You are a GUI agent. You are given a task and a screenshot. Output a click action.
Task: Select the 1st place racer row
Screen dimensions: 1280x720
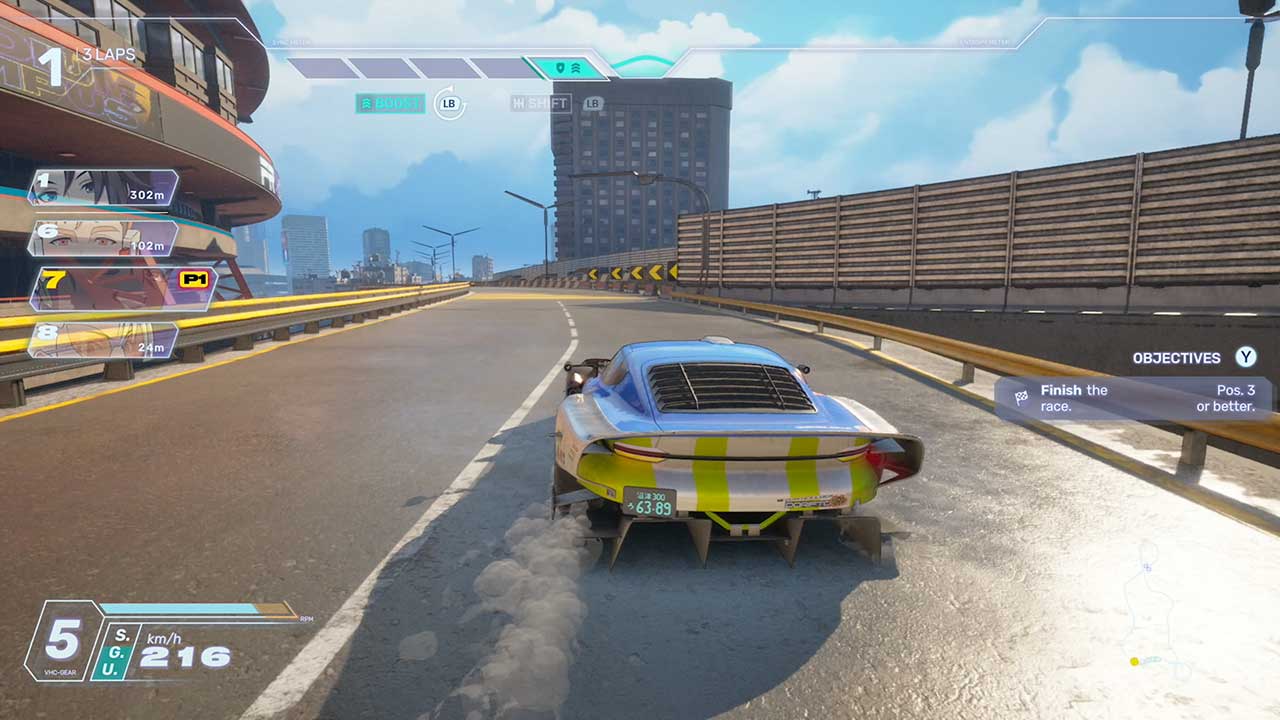(103, 188)
